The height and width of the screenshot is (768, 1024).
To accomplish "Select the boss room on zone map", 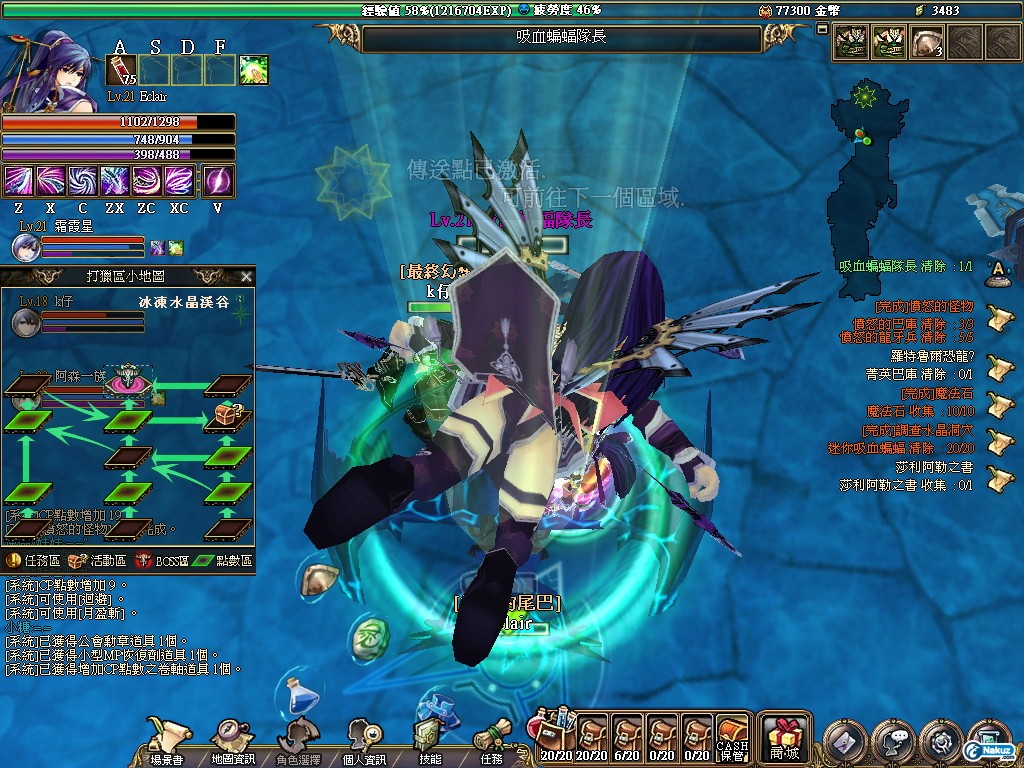I will point(129,381).
